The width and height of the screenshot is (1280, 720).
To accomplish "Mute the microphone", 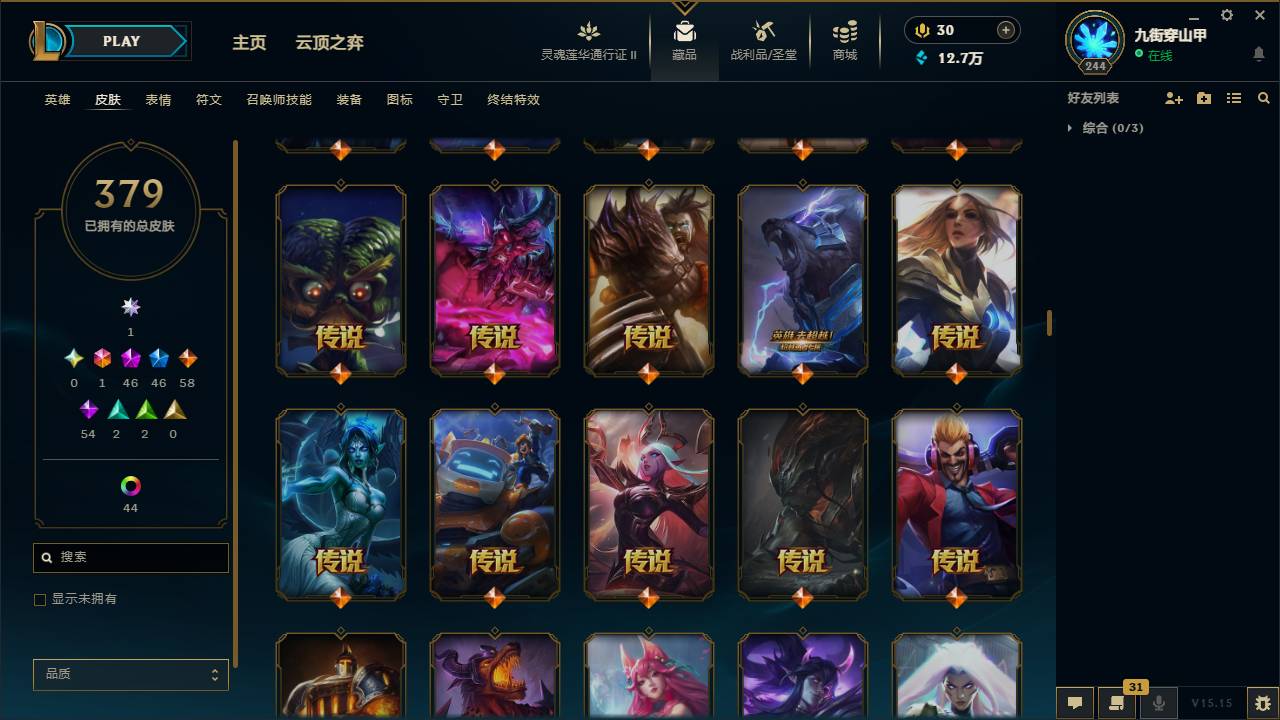I will 1158,703.
